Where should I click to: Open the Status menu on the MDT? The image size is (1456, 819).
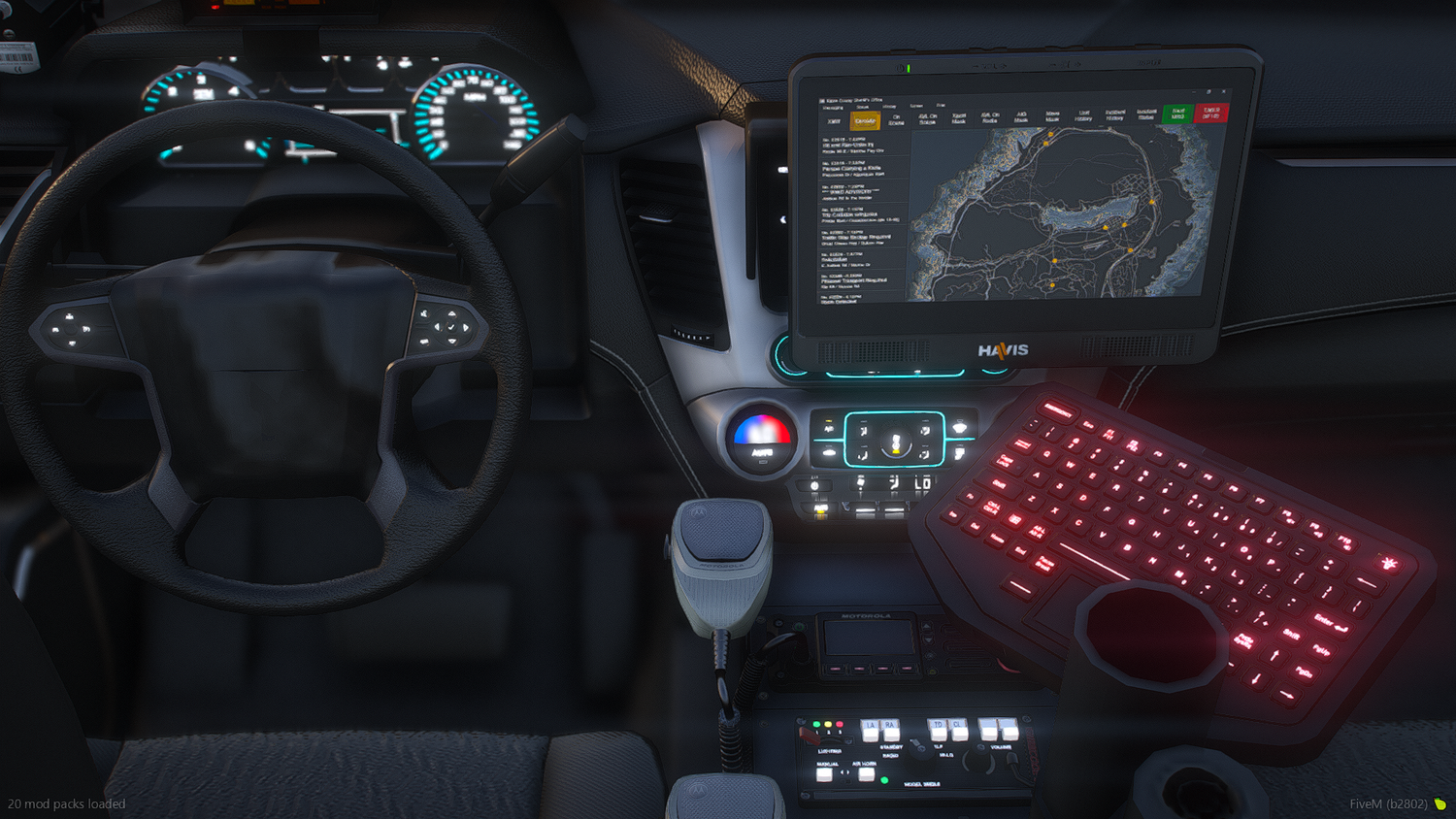pos(862,107)
